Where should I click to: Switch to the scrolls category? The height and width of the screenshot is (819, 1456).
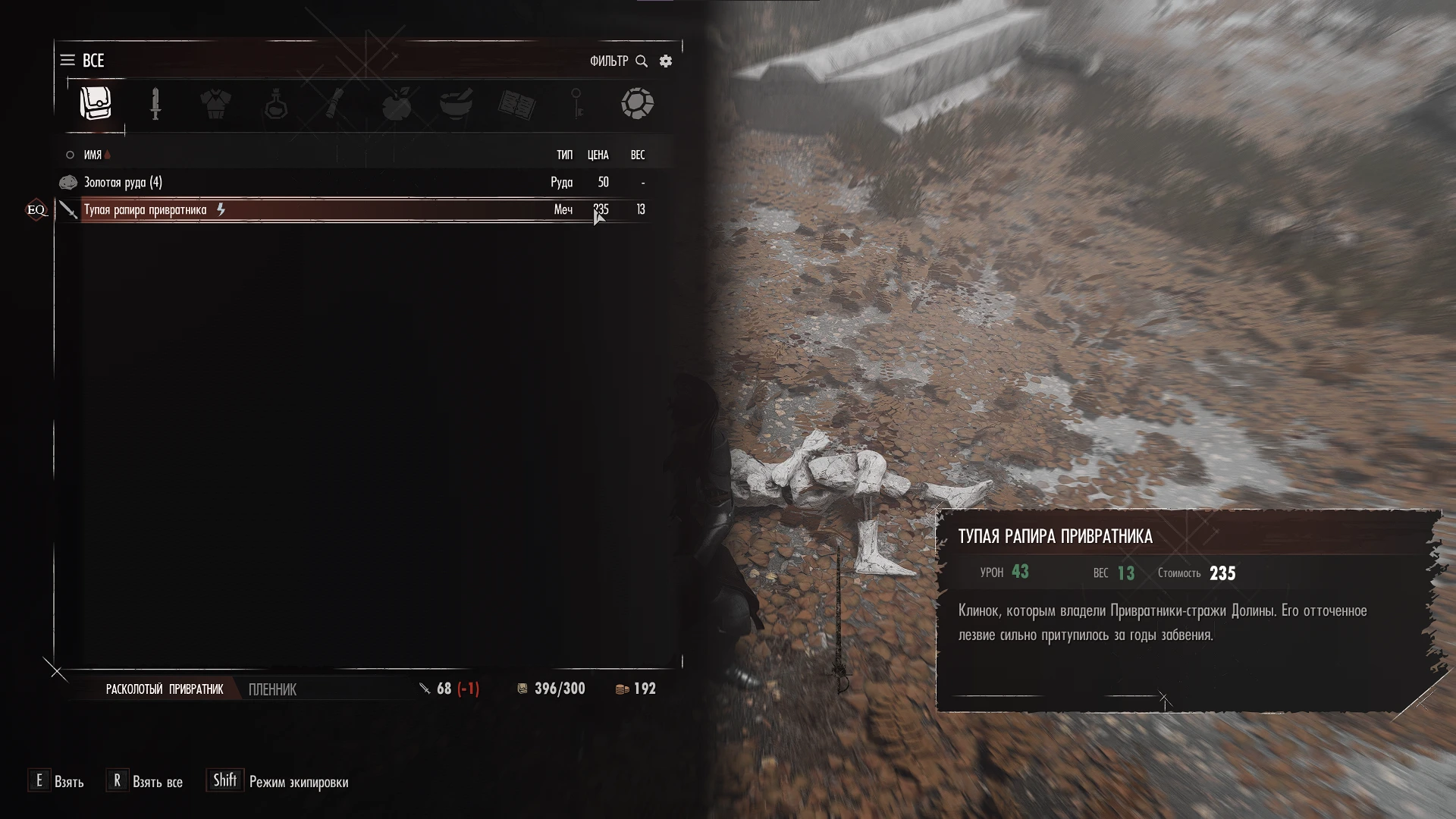[x=335, y=103]
